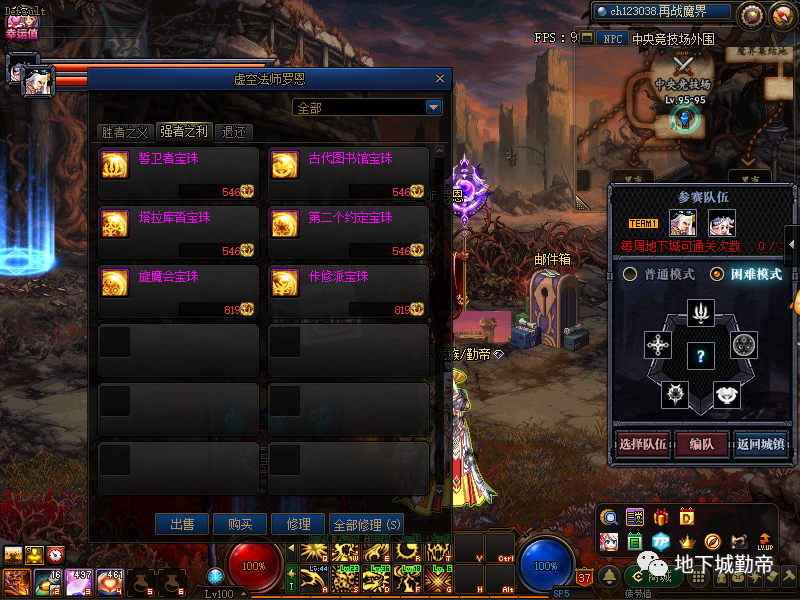Click the 全部修理 repair-all button
The height and width of the screenshot is (600, 800).
tap(367, 524)
